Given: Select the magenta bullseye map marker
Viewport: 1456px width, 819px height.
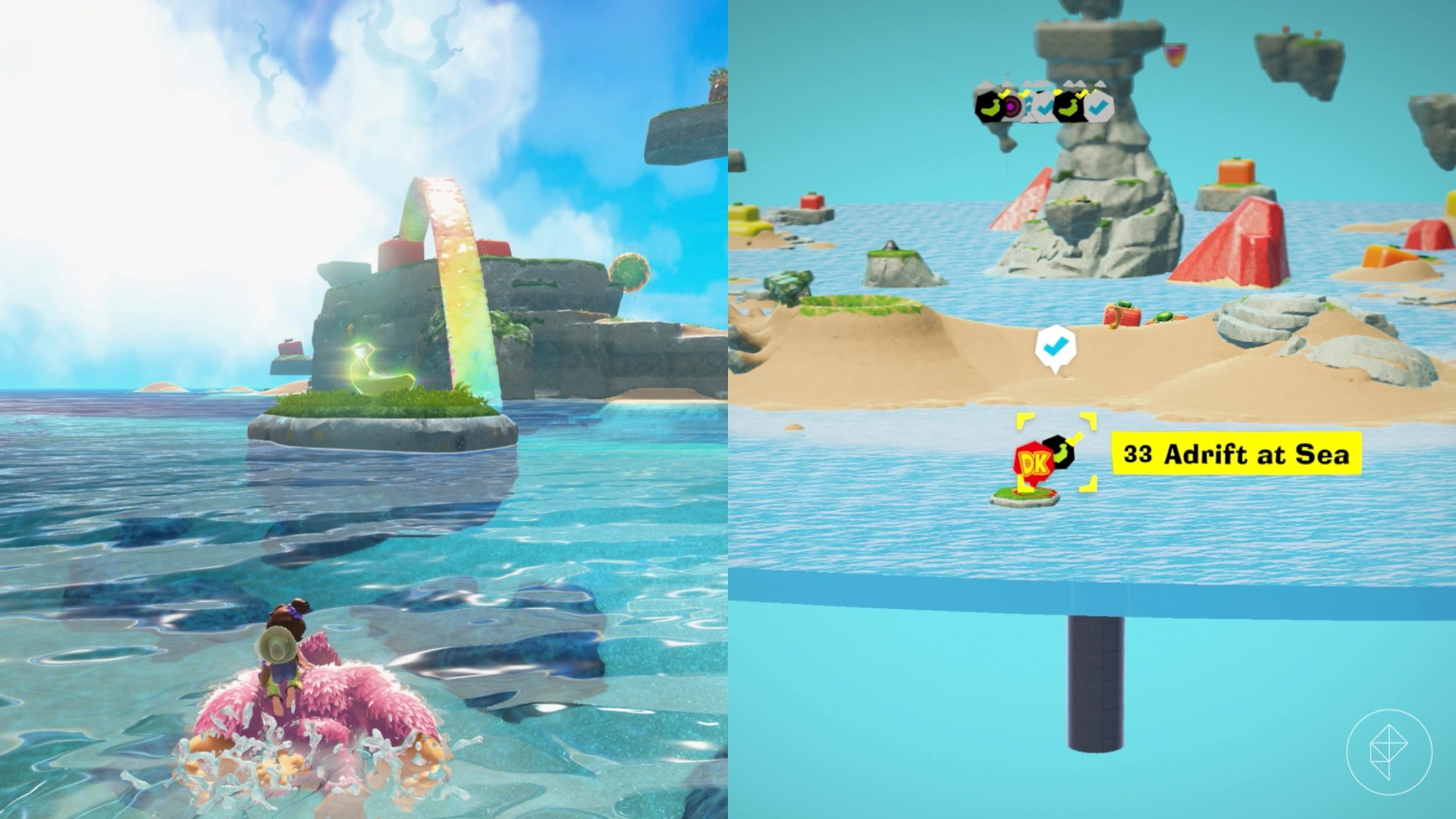Looking at the screenshot, I should click(x=1011, y=108).
